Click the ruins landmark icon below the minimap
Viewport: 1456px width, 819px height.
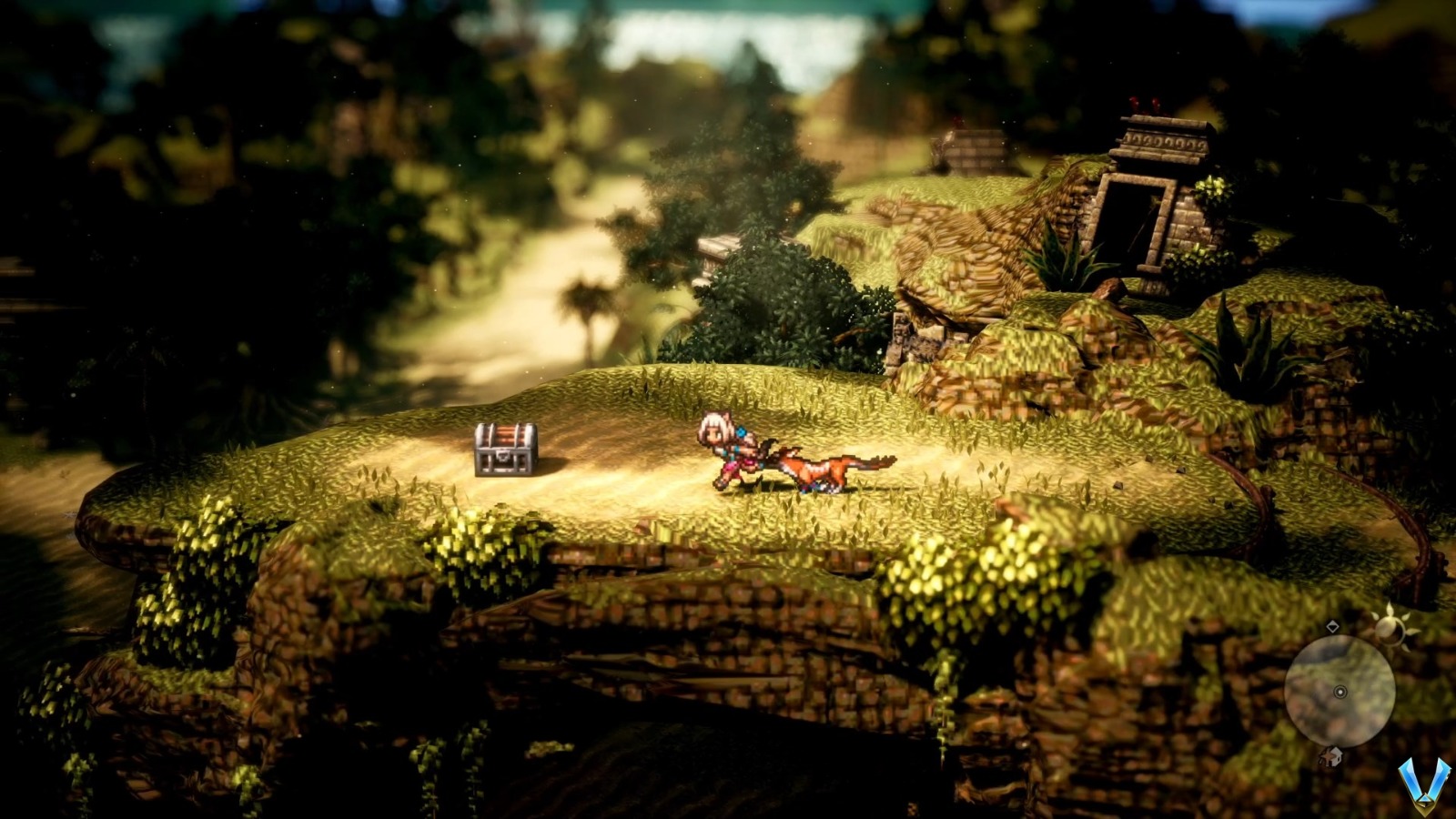(x=1330, y=755)
